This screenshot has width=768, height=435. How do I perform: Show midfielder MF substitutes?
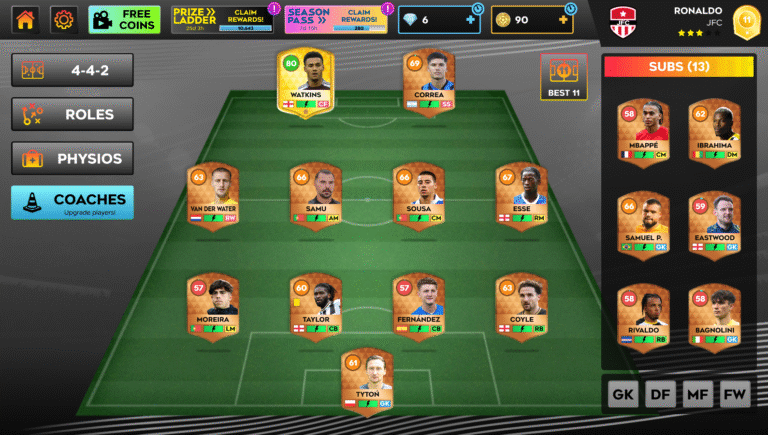698,395
